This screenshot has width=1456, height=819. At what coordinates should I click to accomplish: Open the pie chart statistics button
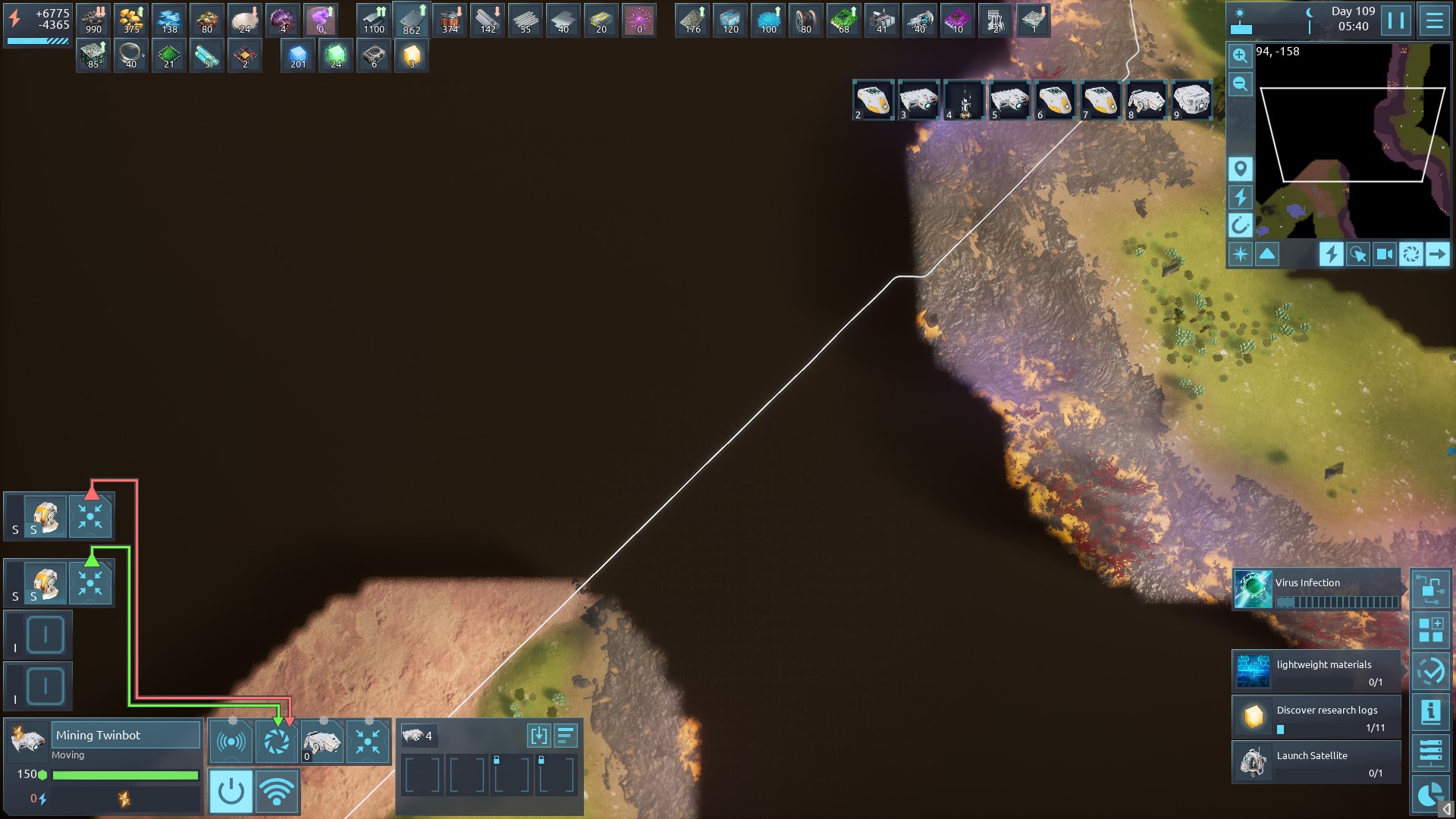point(1430,794)
